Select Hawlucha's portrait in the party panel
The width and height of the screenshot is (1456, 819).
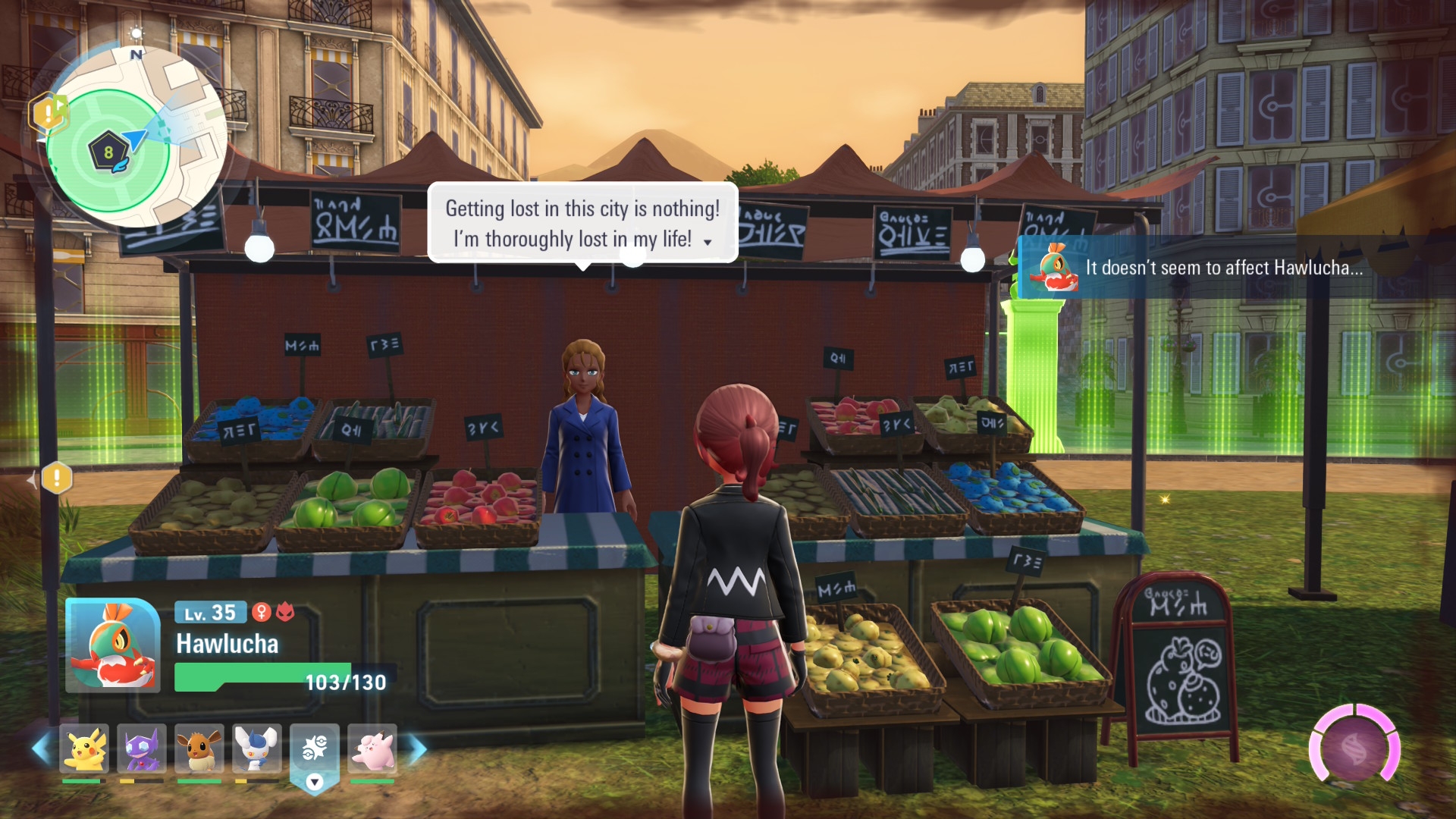click(113, 645)
